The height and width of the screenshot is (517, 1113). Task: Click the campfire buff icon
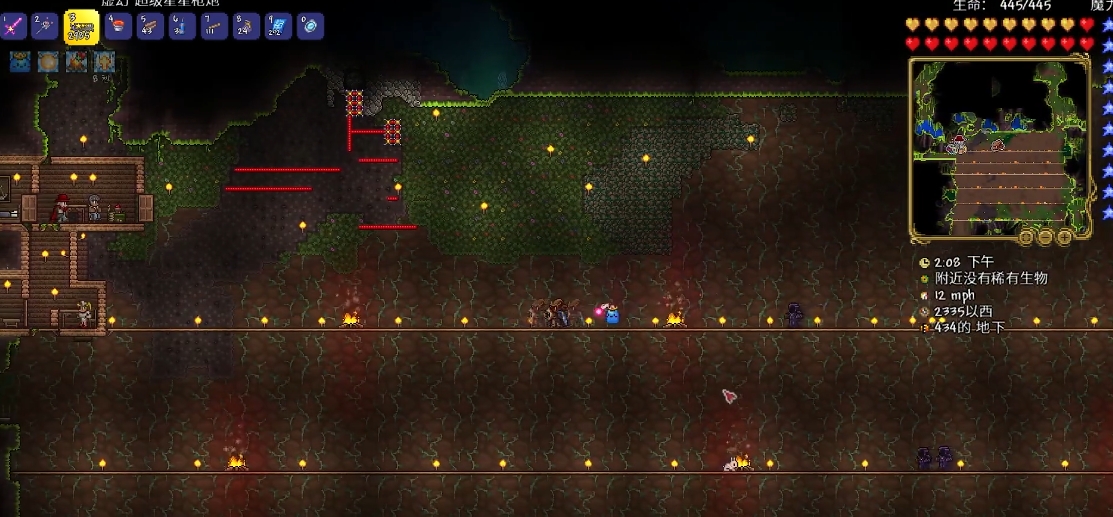pyautogui.click(x=76, y=63)
